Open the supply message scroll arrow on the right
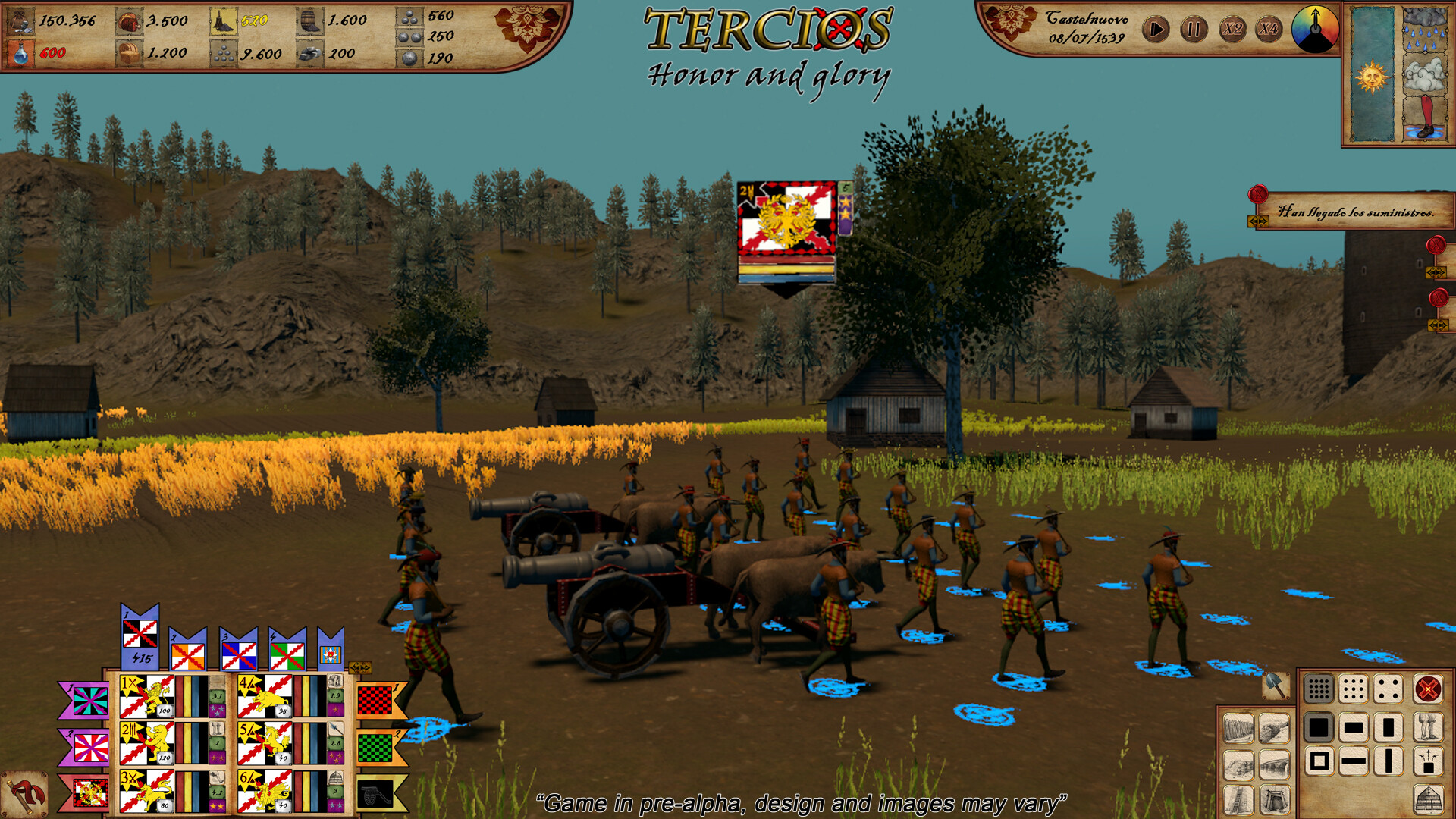 1257,222
